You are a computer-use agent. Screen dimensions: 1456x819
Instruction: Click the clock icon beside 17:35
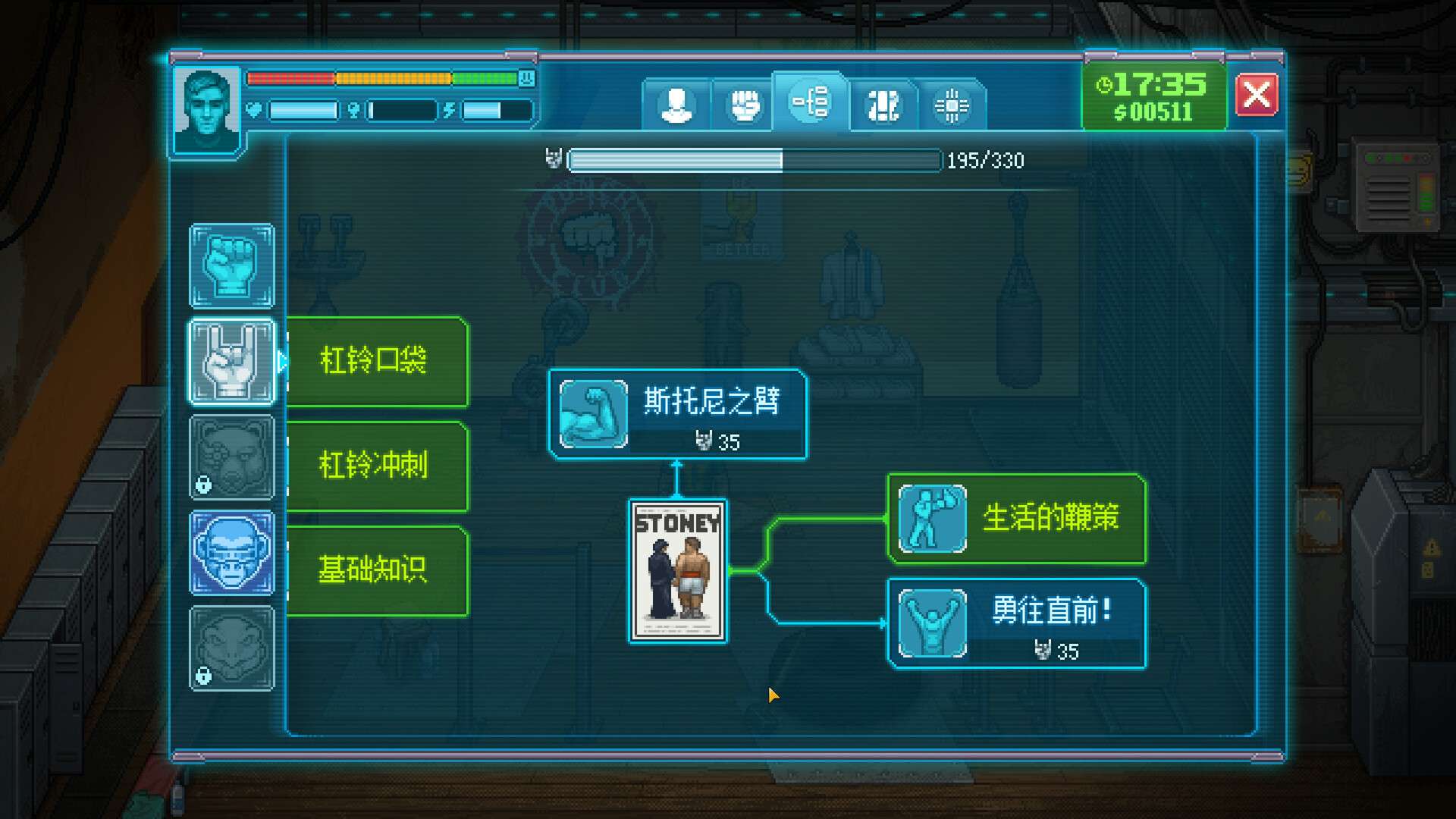1106,86
